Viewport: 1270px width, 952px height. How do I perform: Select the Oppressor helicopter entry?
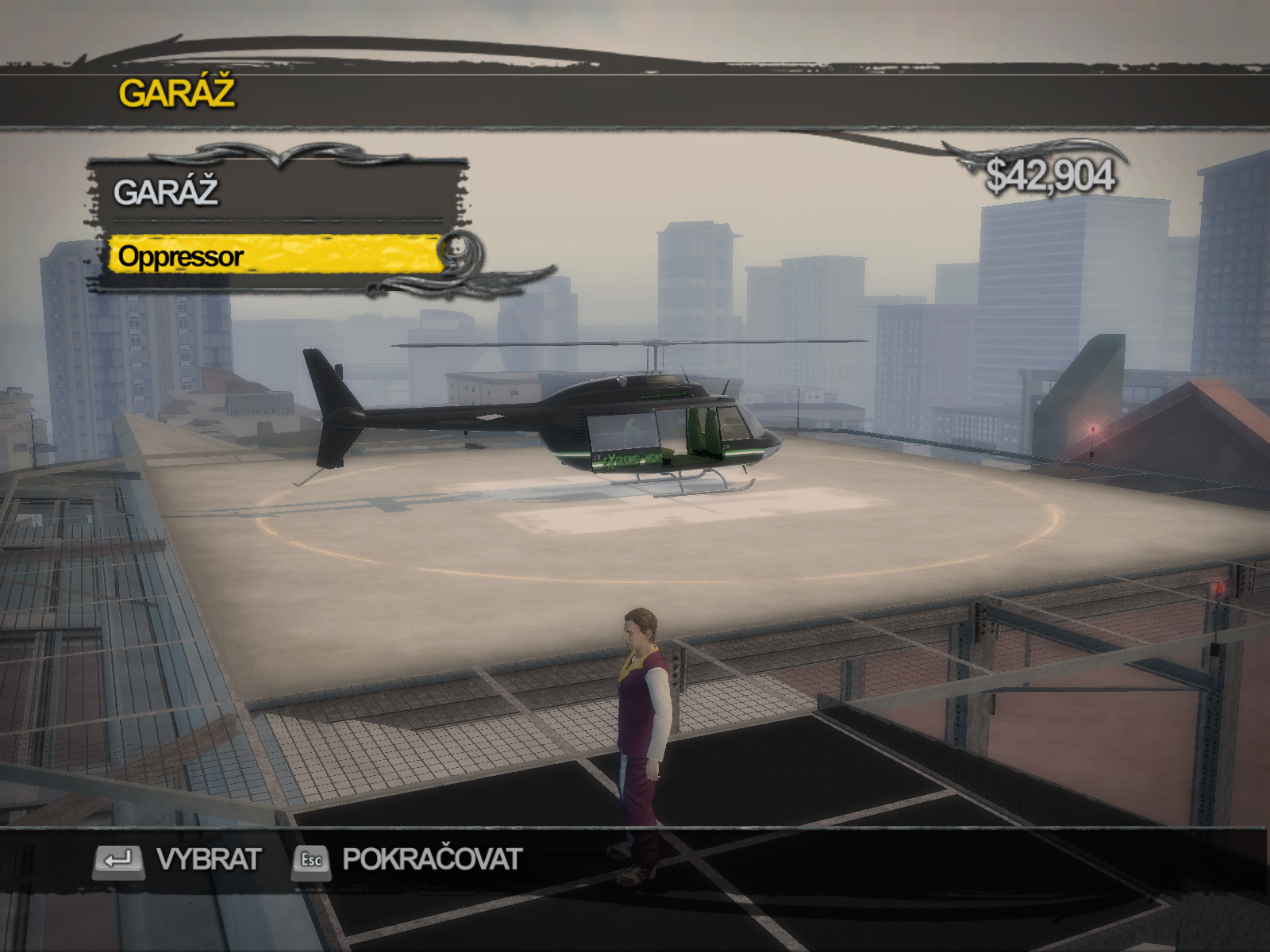pos(274,255)
